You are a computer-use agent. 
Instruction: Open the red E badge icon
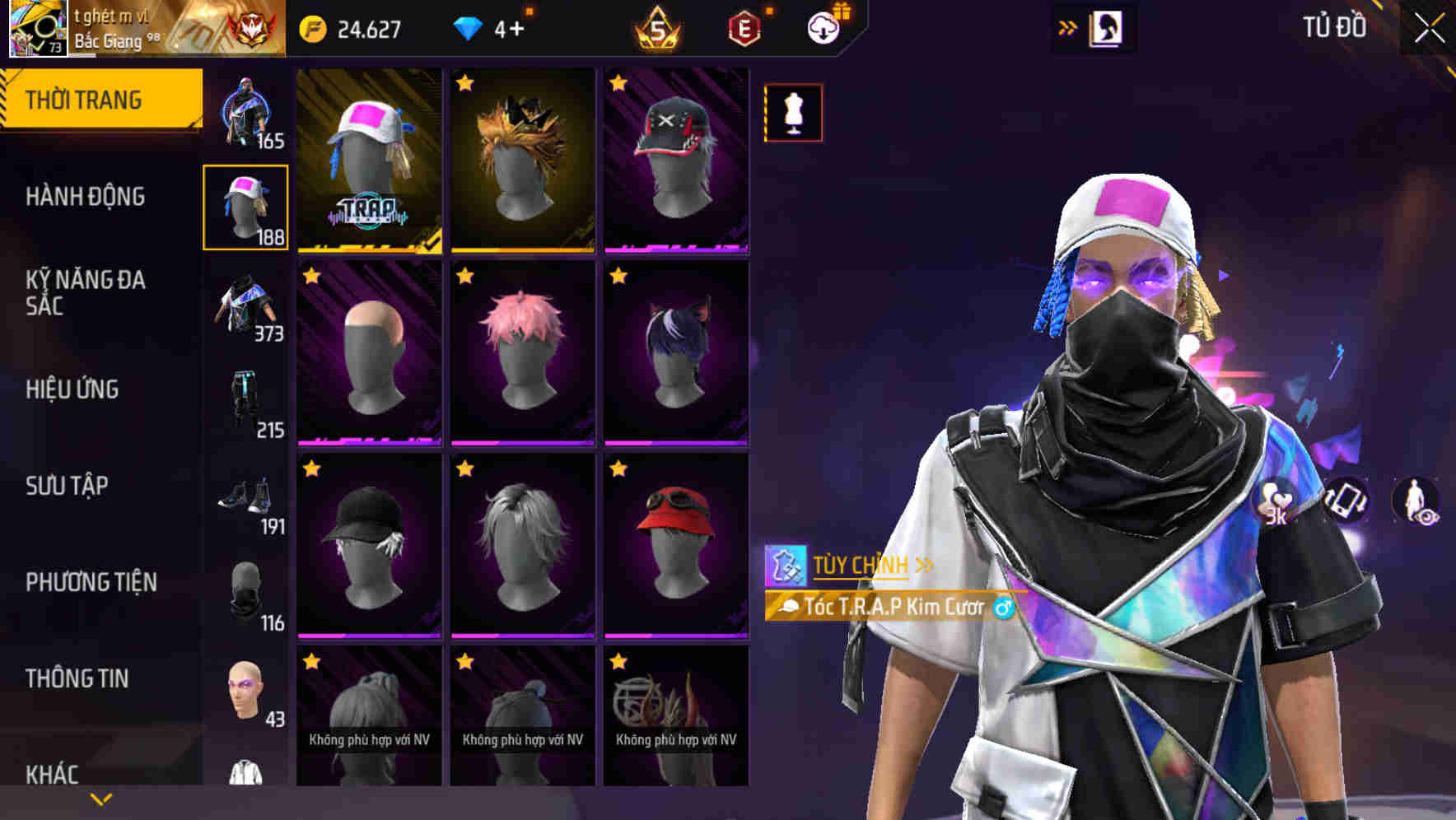click(x=744, y=27)
